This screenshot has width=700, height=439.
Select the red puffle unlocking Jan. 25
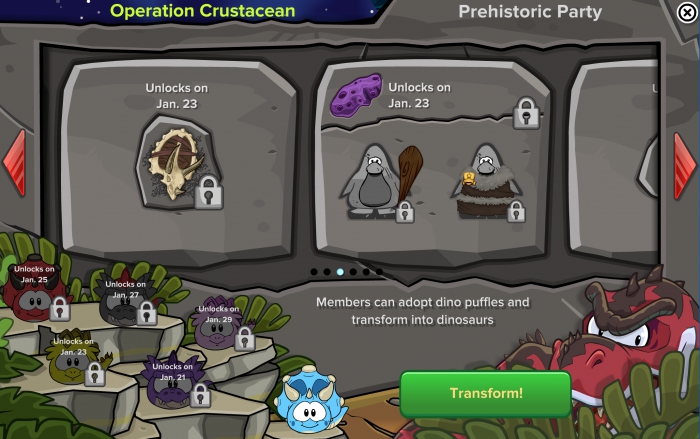pos(32,292)
